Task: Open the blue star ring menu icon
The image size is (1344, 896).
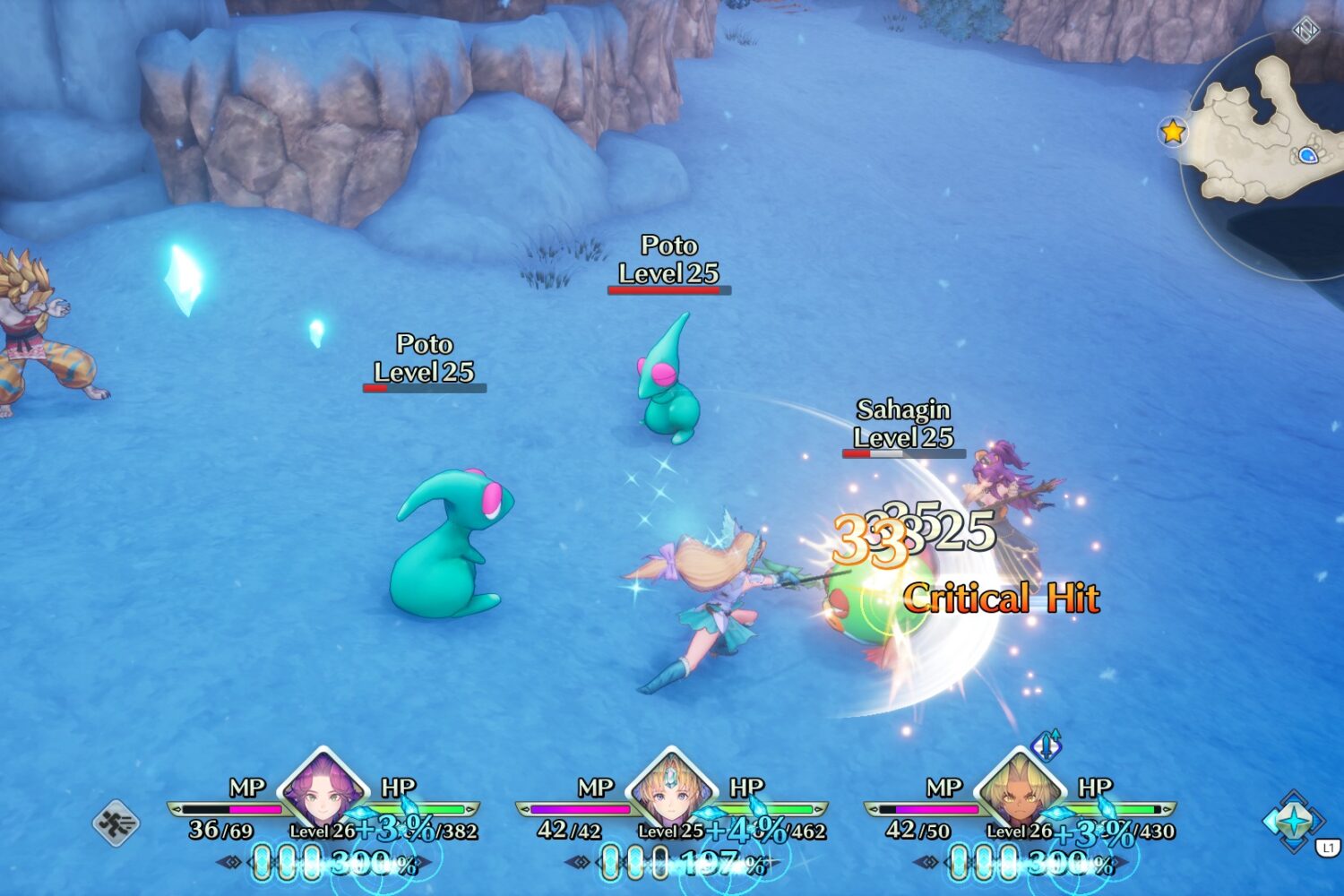Action: [x=1293, y=821]
